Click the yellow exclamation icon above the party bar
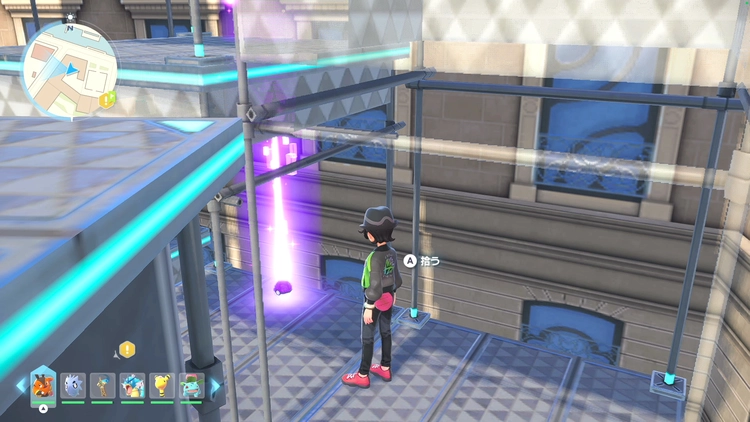 coord(127,348)
